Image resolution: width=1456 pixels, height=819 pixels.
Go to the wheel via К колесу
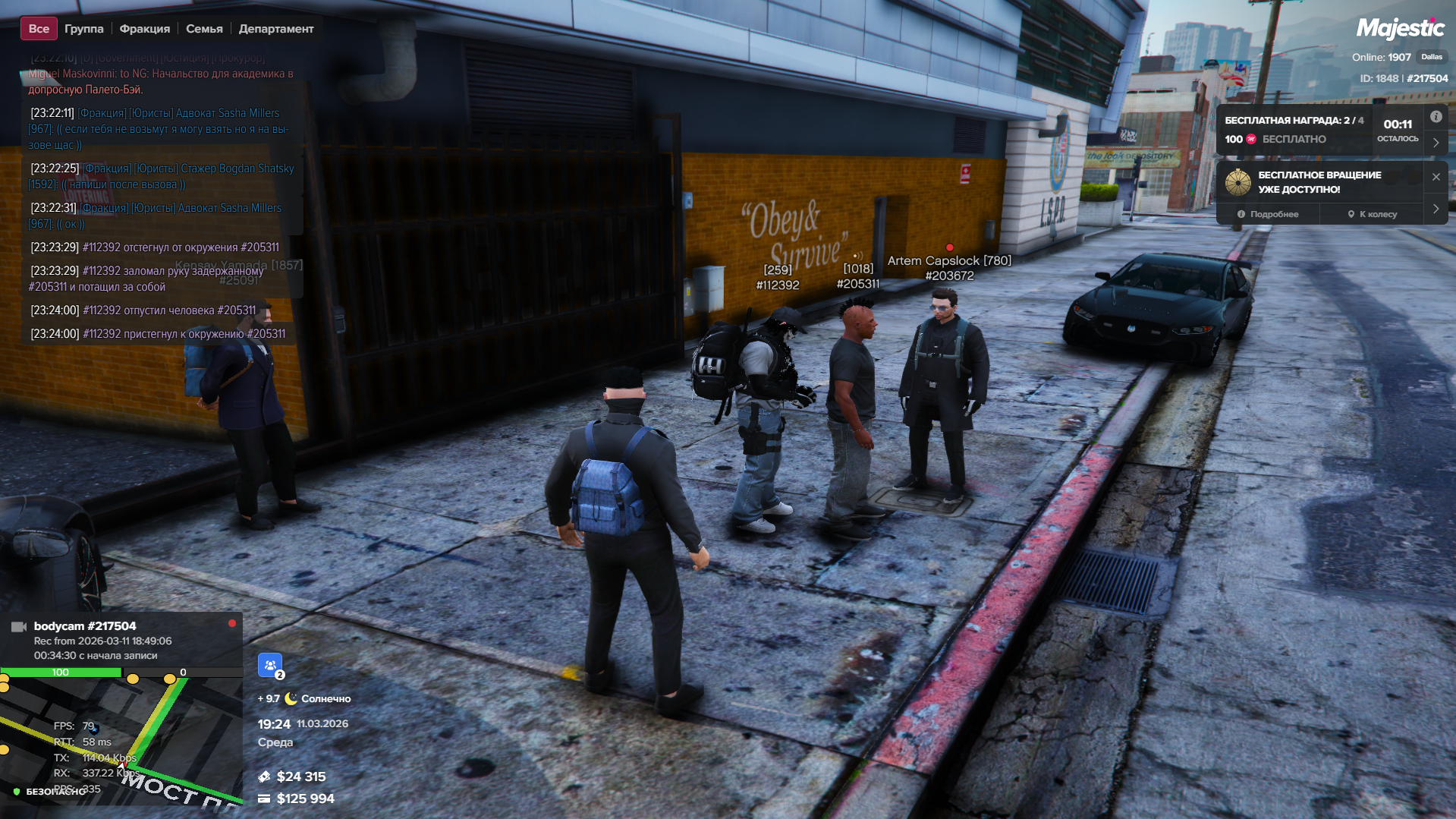(x=1372, y=214)
